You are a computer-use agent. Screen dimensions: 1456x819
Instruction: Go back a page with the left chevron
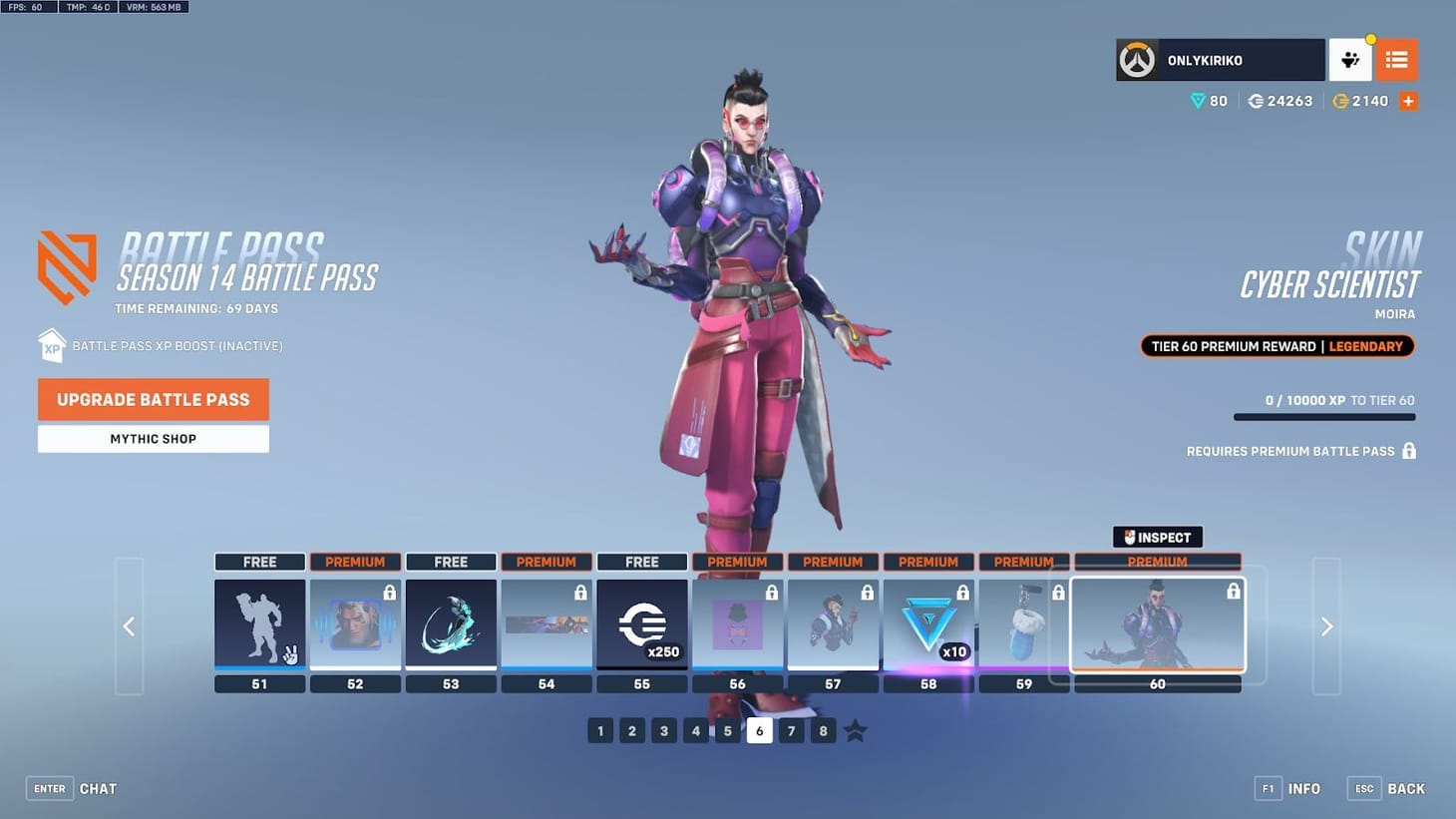click(x=130, y=626)
